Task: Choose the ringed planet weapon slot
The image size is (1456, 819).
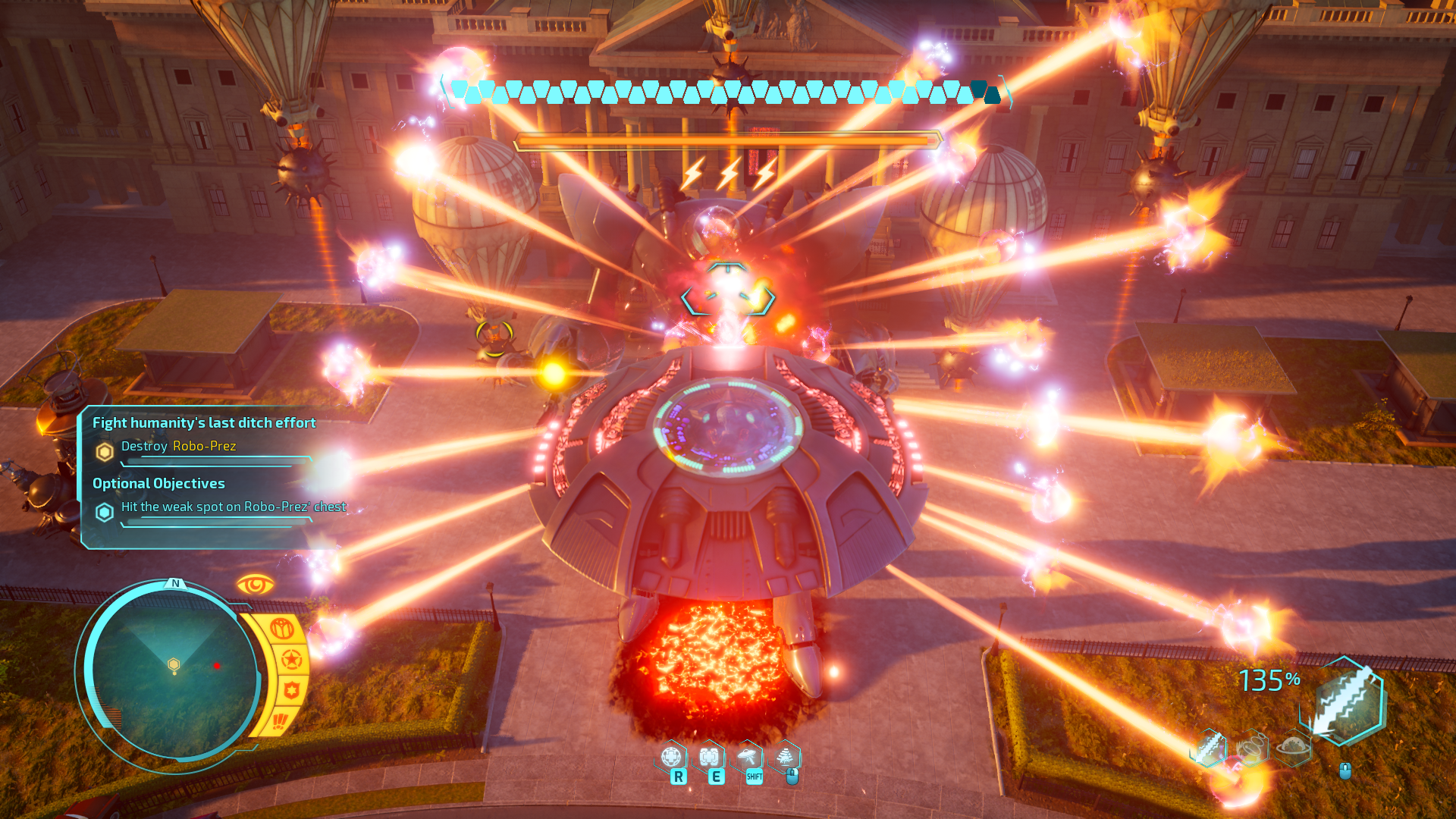Action: [x=1294, y=748]
